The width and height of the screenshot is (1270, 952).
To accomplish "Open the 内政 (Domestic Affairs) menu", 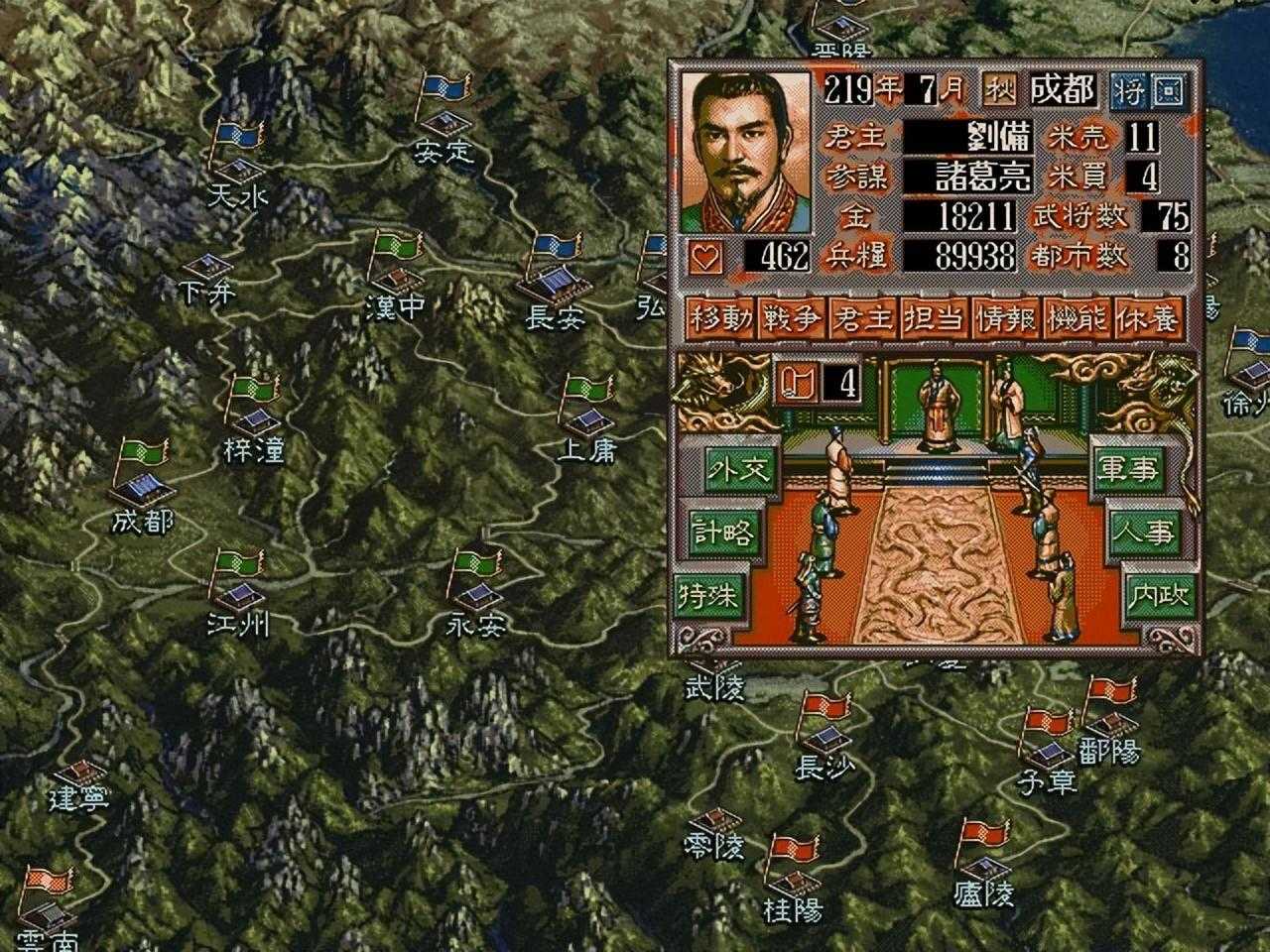I will [x=1157, y=595].
